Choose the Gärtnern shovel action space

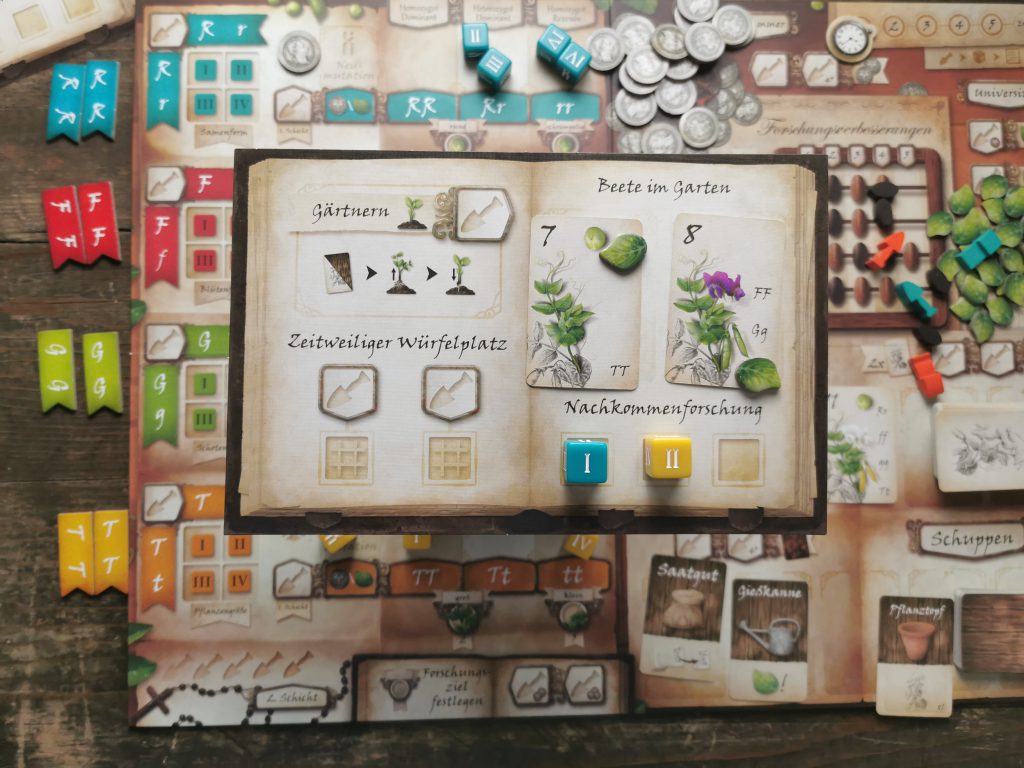tap(484, 213)
